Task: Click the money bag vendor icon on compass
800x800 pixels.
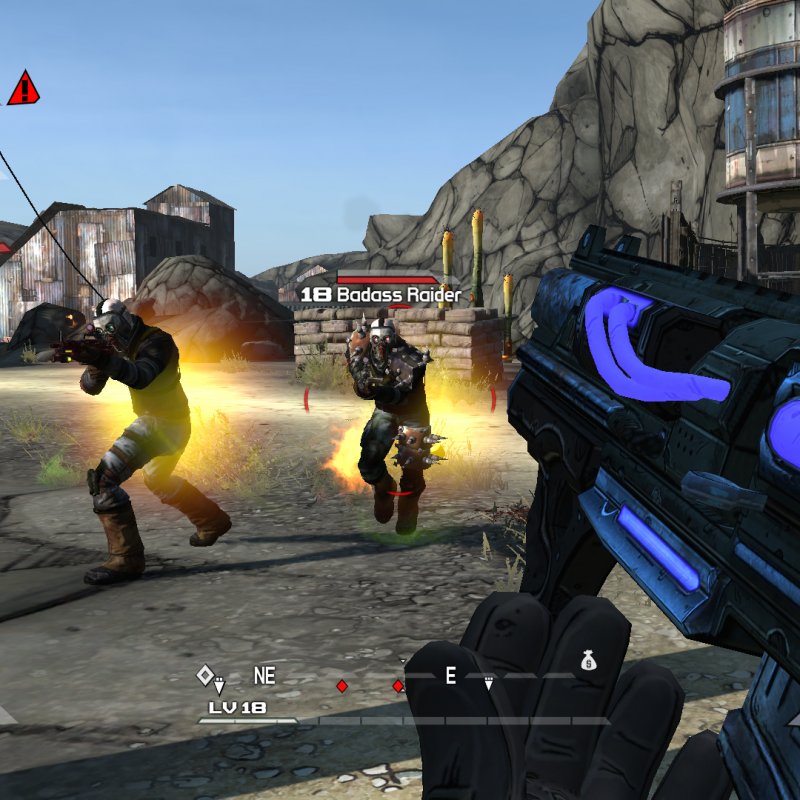Action: pyautogui.click(x=588, y=659)
